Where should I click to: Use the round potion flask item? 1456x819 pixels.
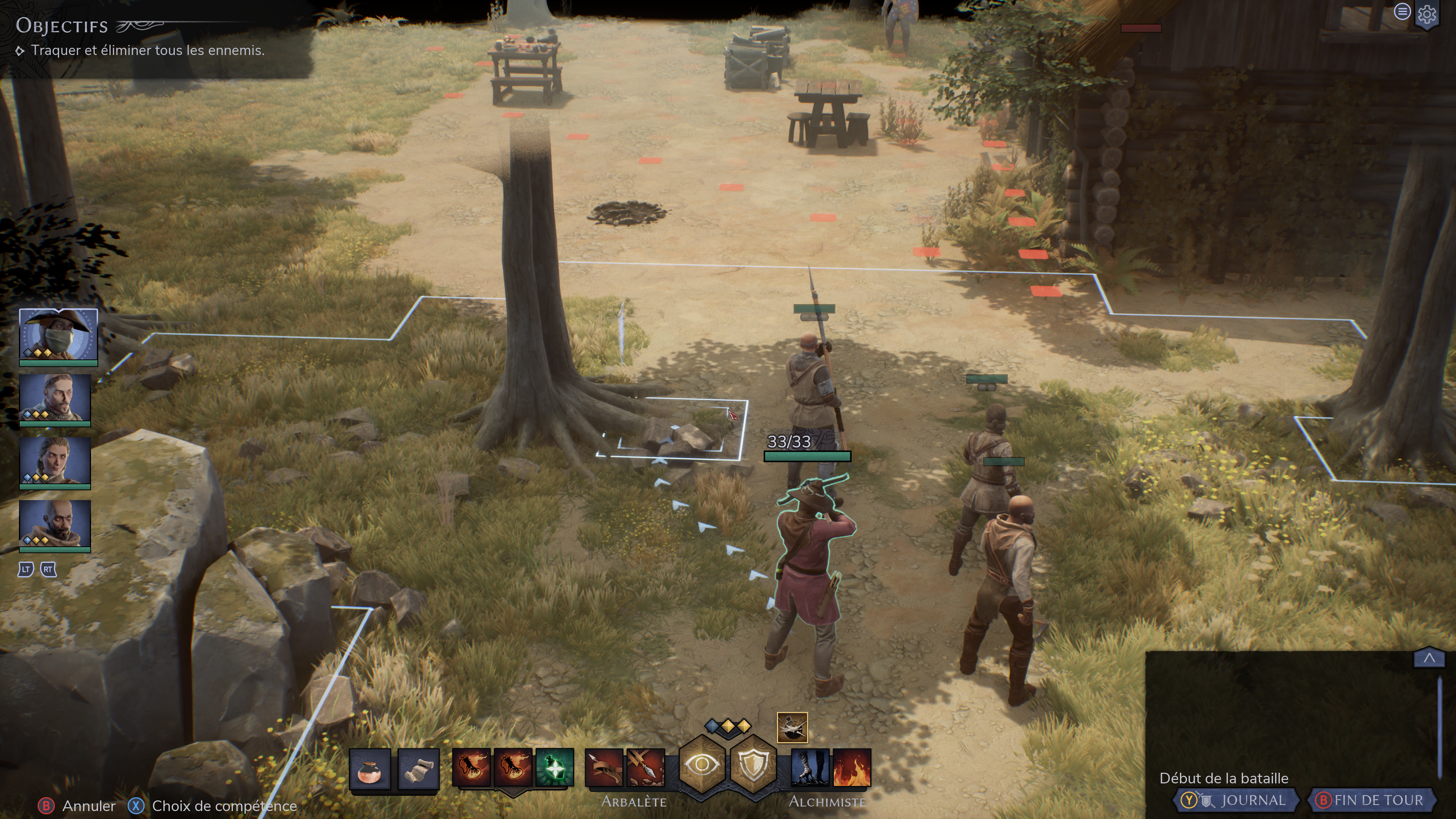click(370, 767)
